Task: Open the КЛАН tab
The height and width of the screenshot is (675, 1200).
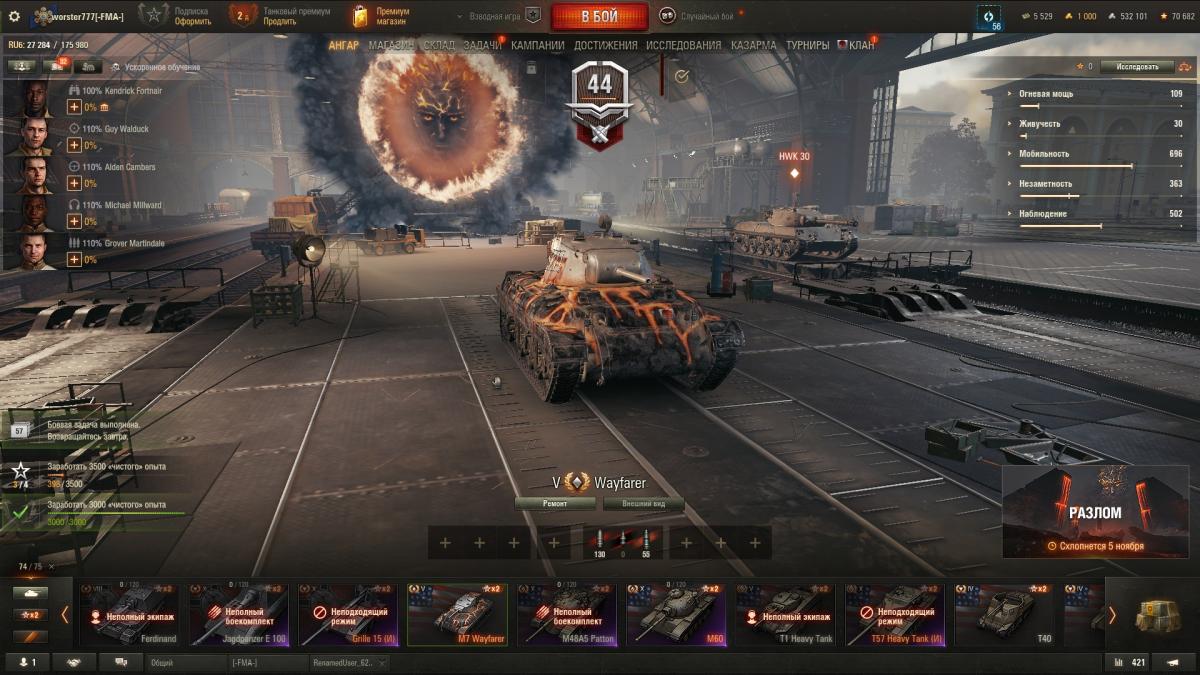Action: pos(860,45)
